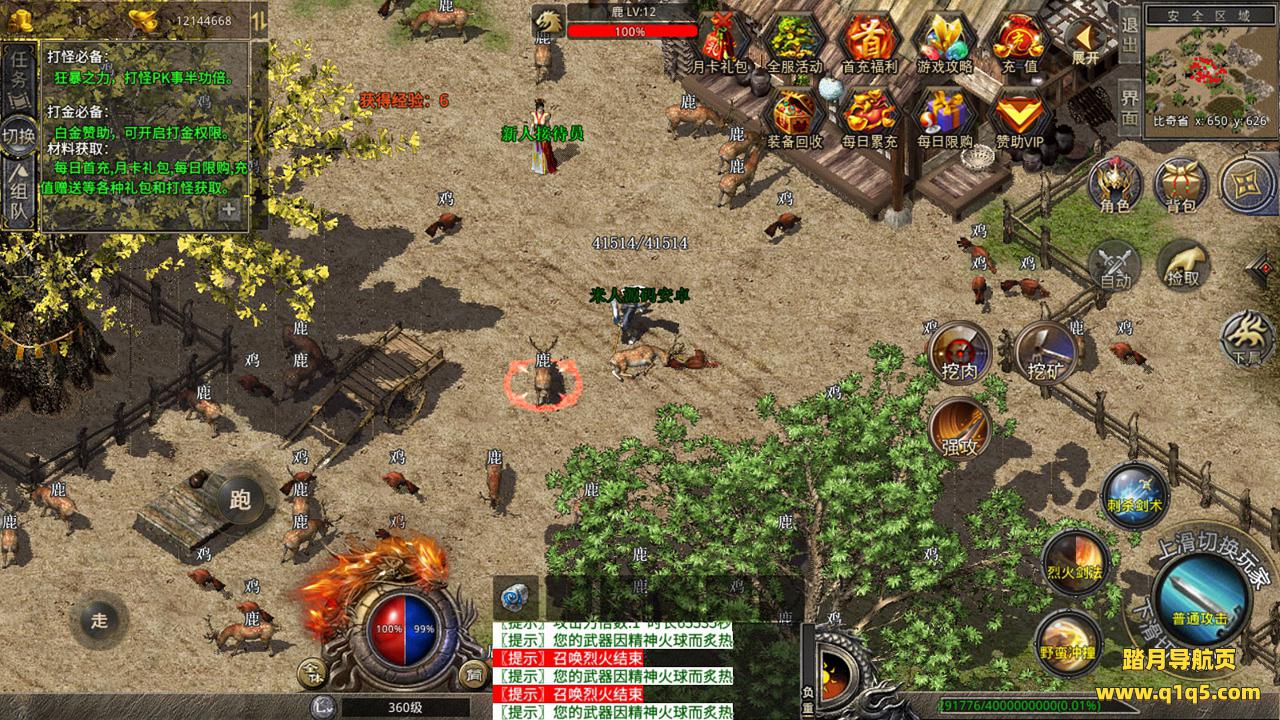The image size is (1280, 720).
Task: Open 装备回收 equipment recycling
Action: 794,117
